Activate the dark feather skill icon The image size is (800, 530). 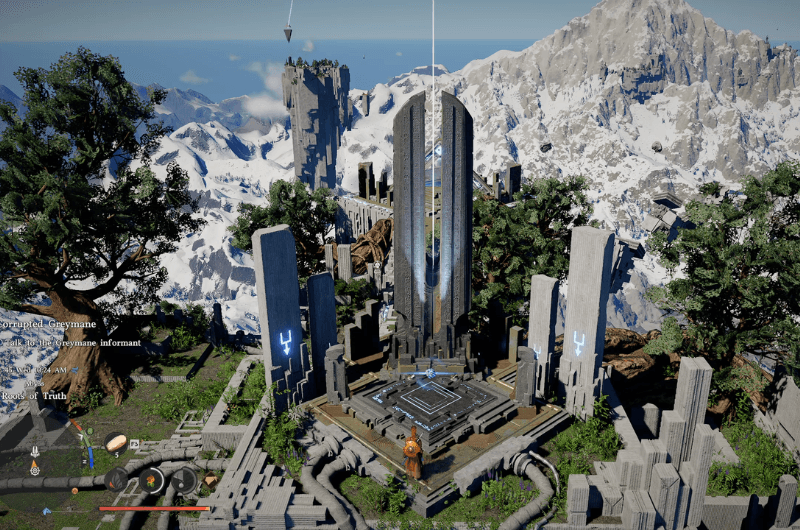(x=117, y=480)
